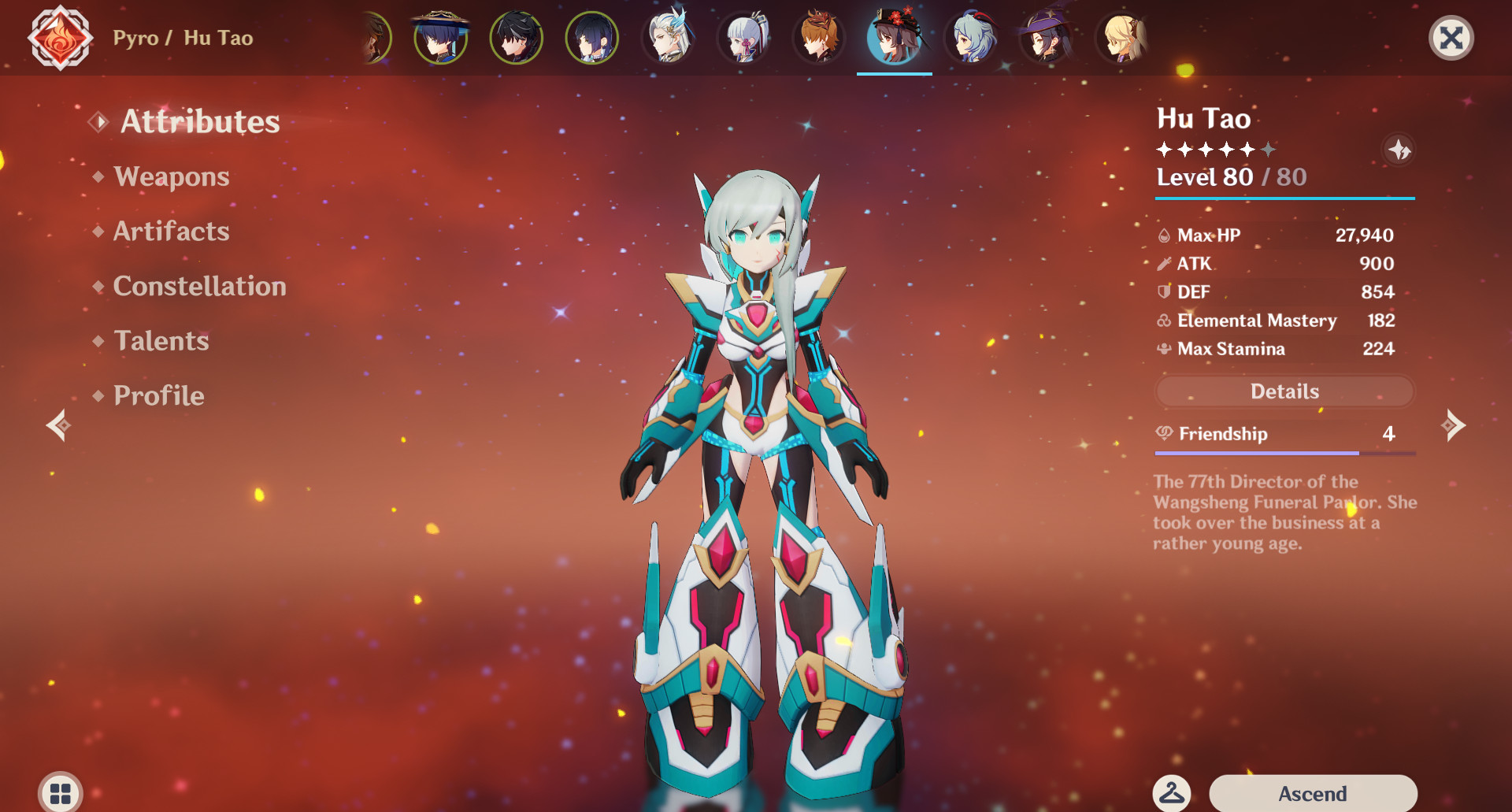Expand the Constellation section
The height and width of the screenshot is (812, 1512).
pyautogui.click(x=199, y=286)
